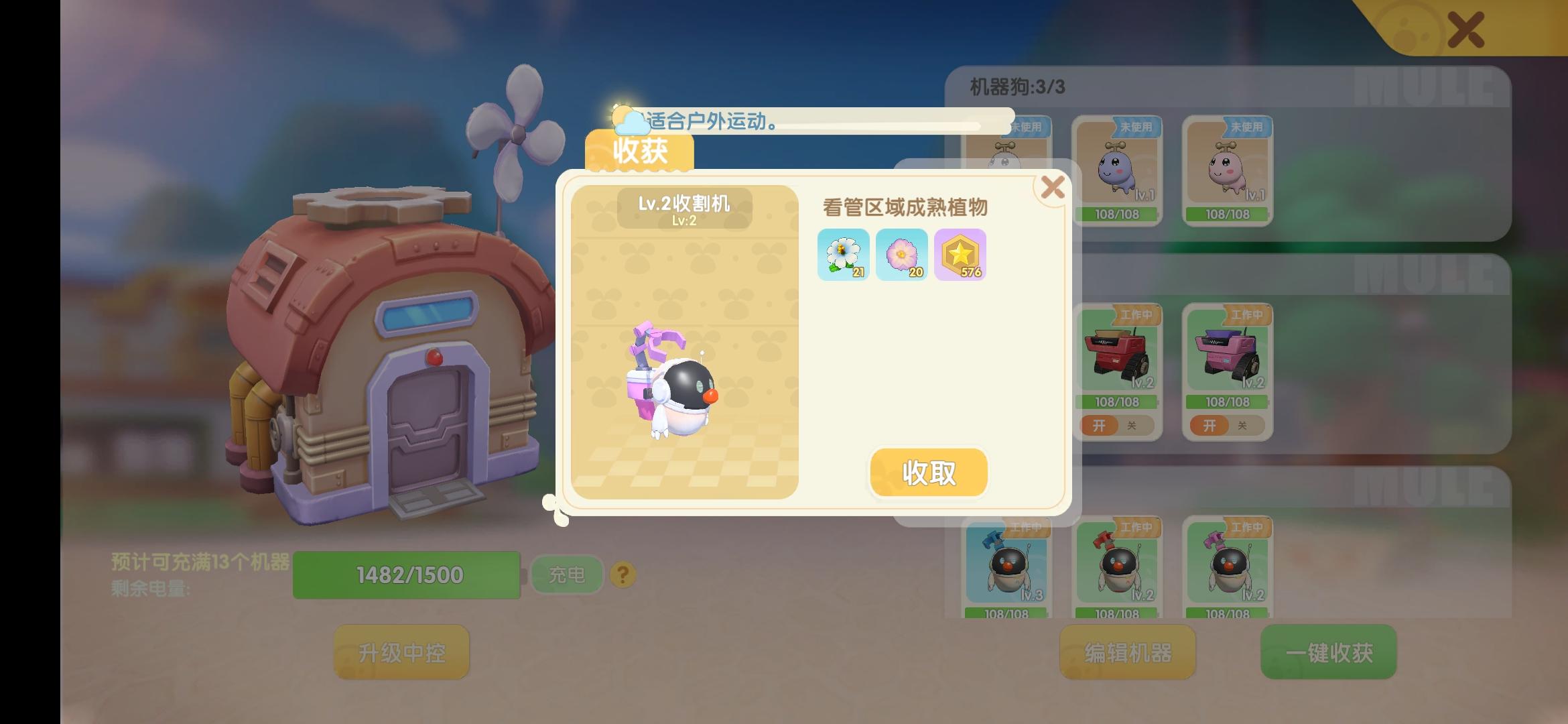
Task: Turn off the red harvester with 关 switch
Action: click(1131, 426)
